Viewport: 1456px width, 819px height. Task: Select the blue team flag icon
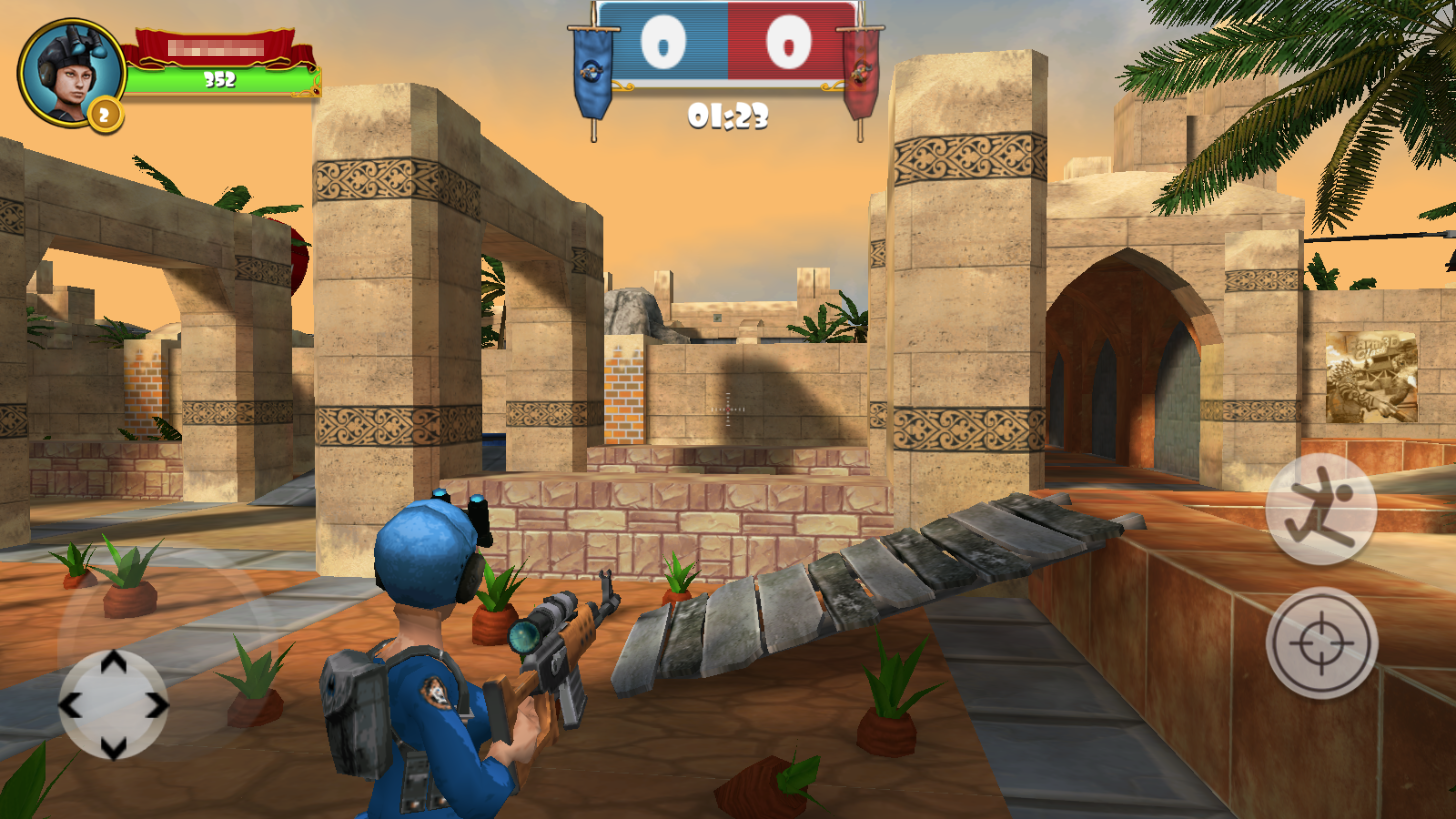590,72
